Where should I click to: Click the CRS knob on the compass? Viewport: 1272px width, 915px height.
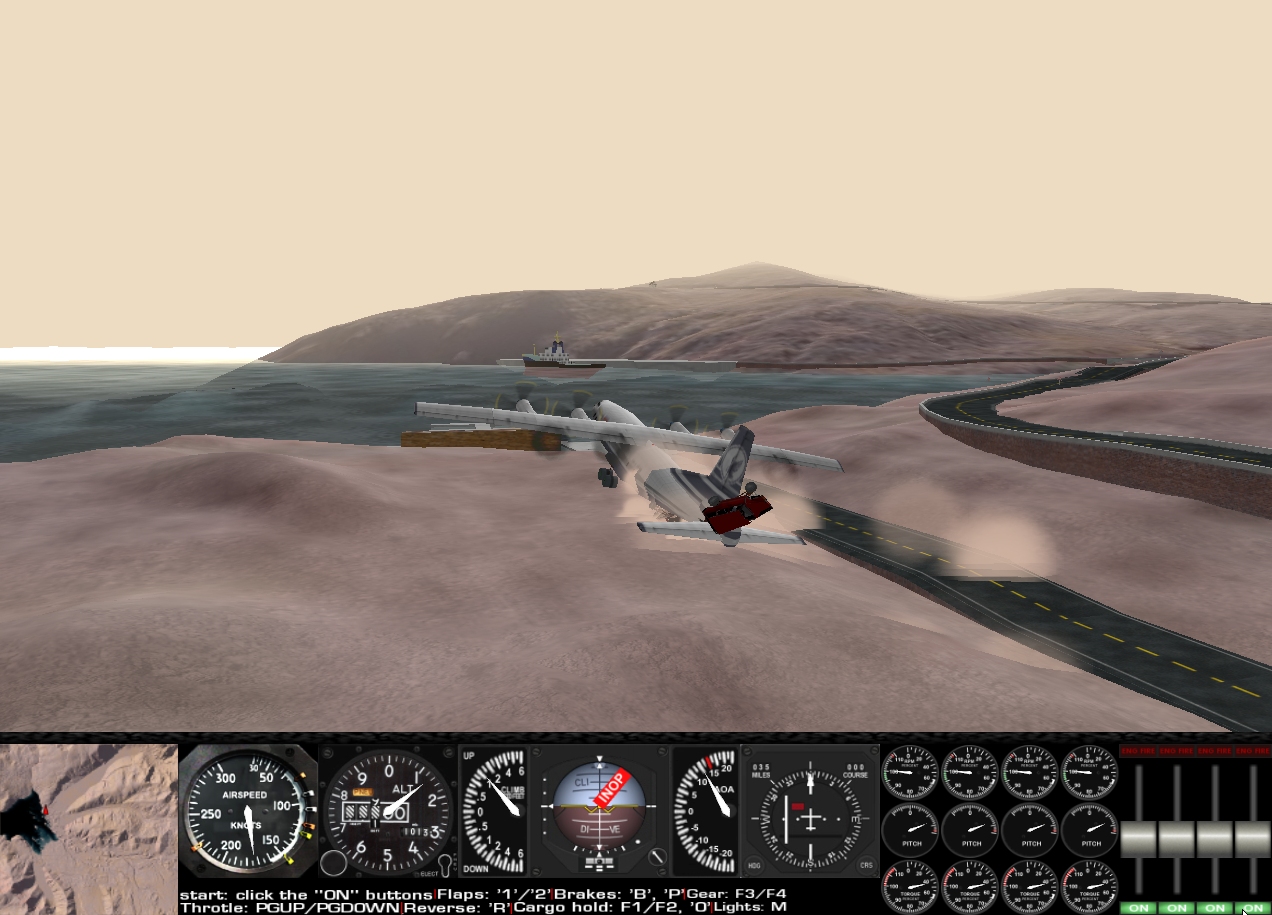pos(865,865)
